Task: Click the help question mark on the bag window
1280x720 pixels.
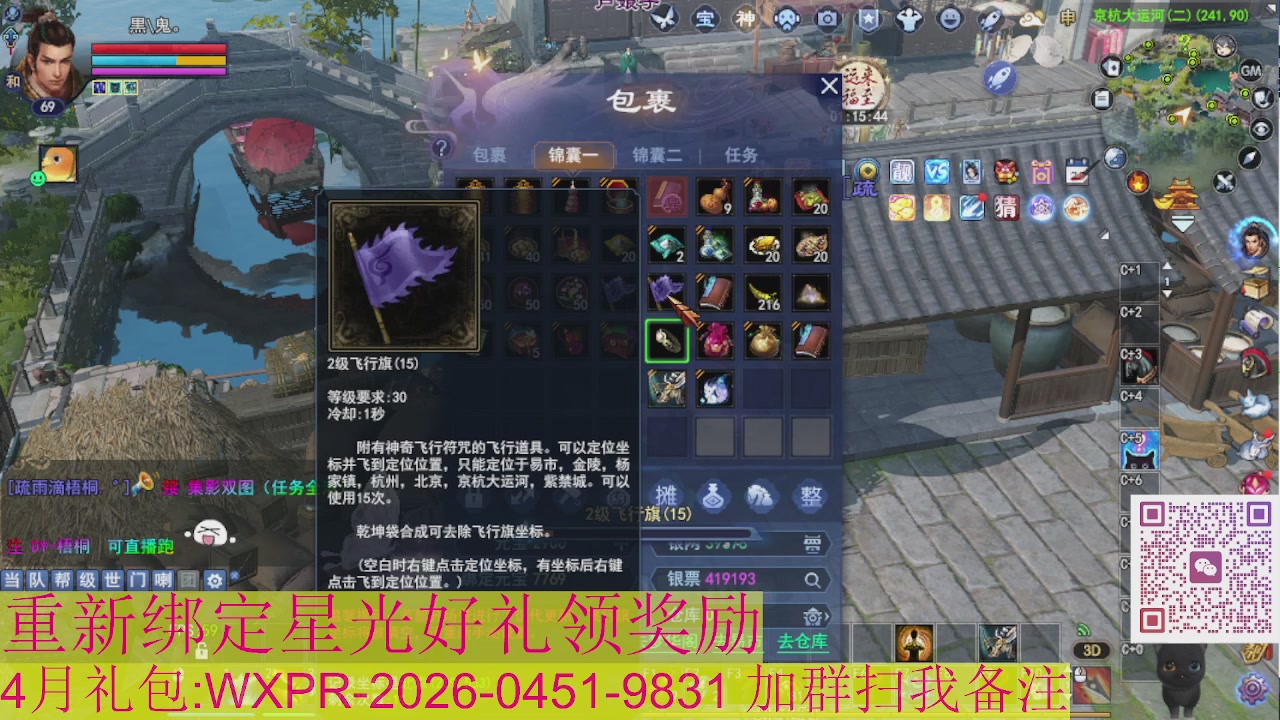Action: (441, 146)
